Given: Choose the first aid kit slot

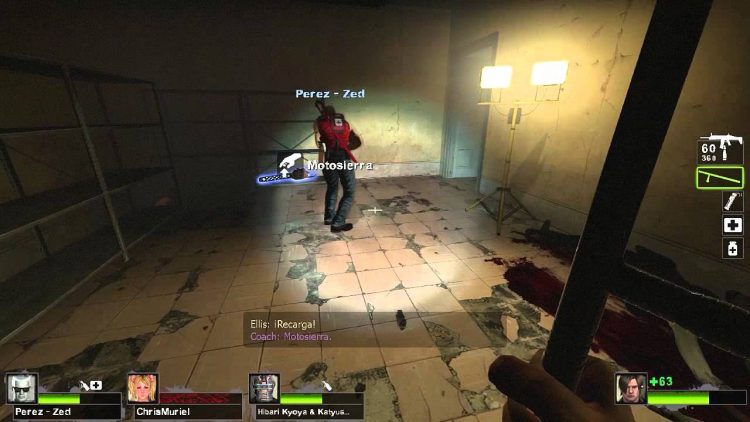Looking at the screenshot, I should 731,225.
